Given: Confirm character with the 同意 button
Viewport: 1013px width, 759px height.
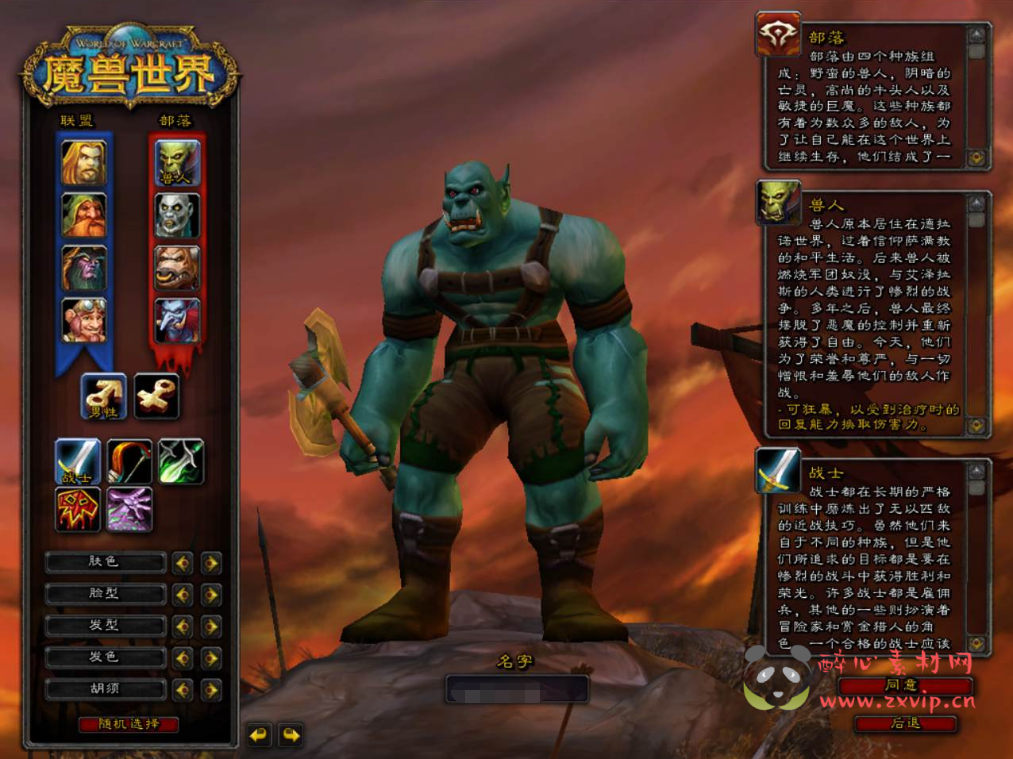Looking at the screenshot, I should (904, 686).
